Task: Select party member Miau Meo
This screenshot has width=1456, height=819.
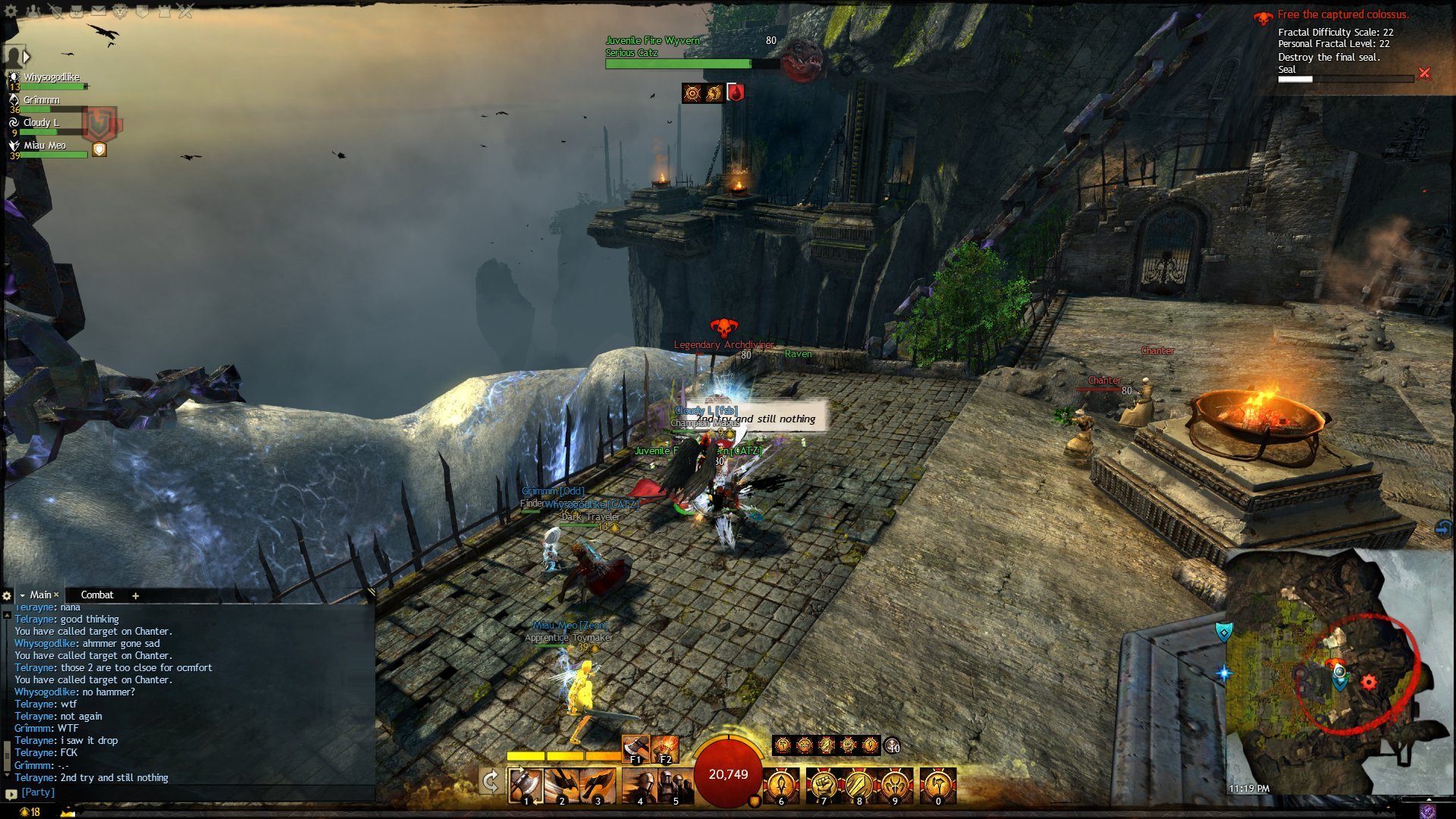Action: pos(44,146)
